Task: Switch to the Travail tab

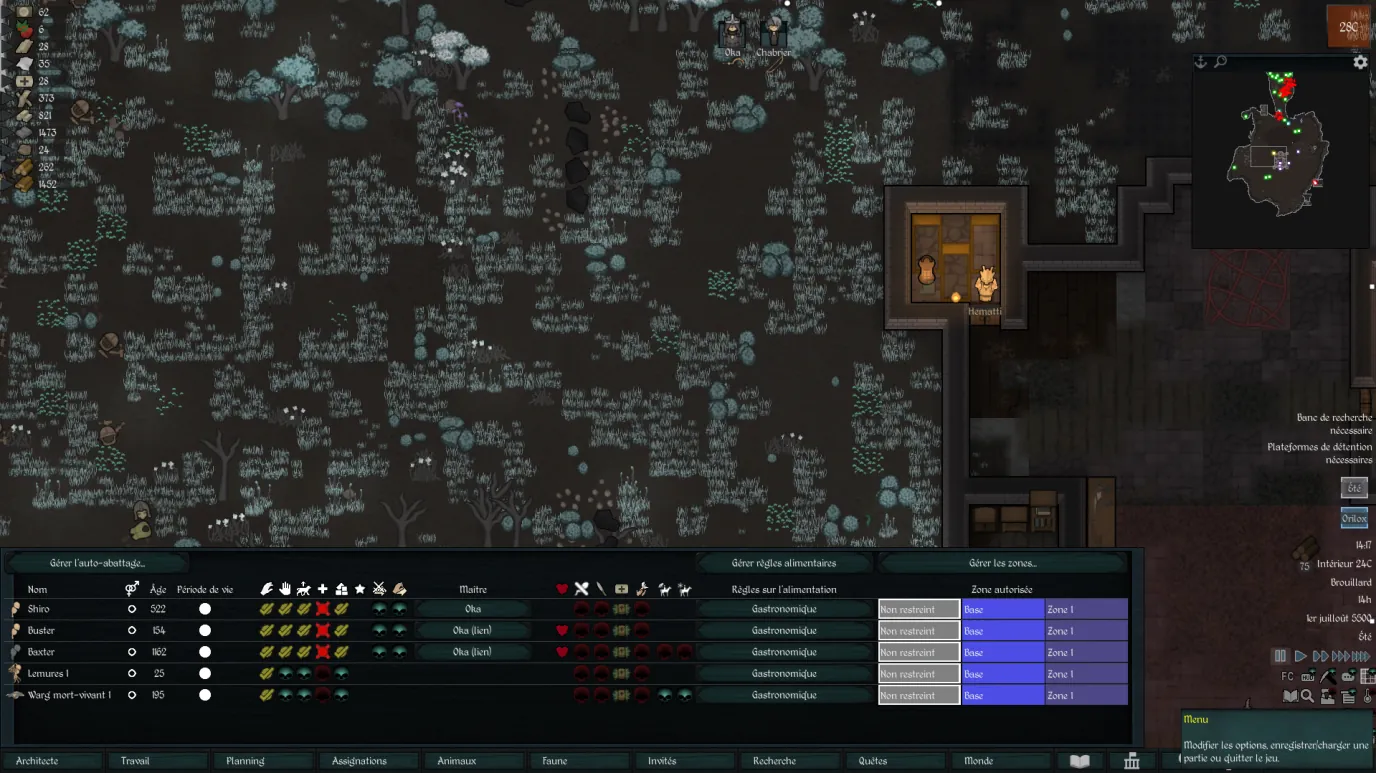Action: (158, 761)
